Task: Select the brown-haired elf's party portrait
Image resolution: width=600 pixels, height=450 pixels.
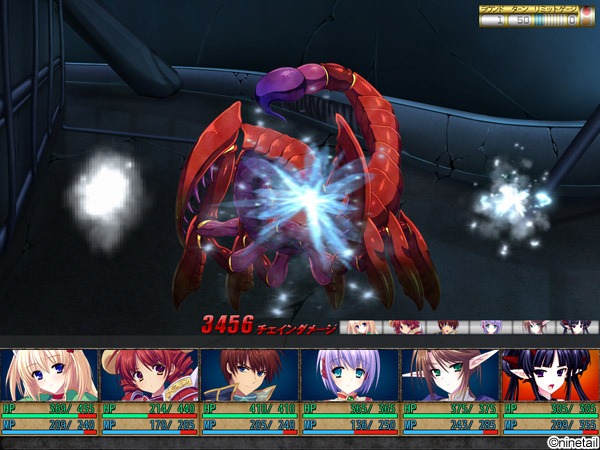Action: coord(450,375)
